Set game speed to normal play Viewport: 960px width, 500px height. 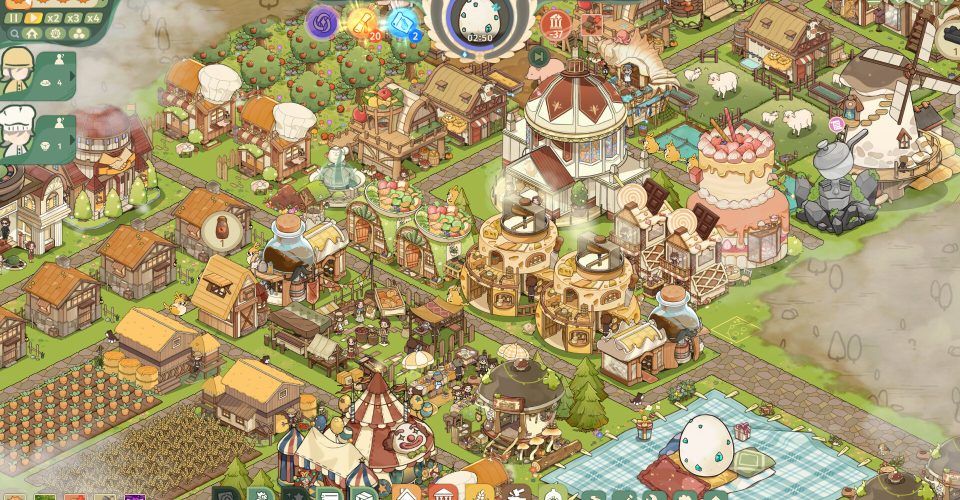(x=34, y=18)
